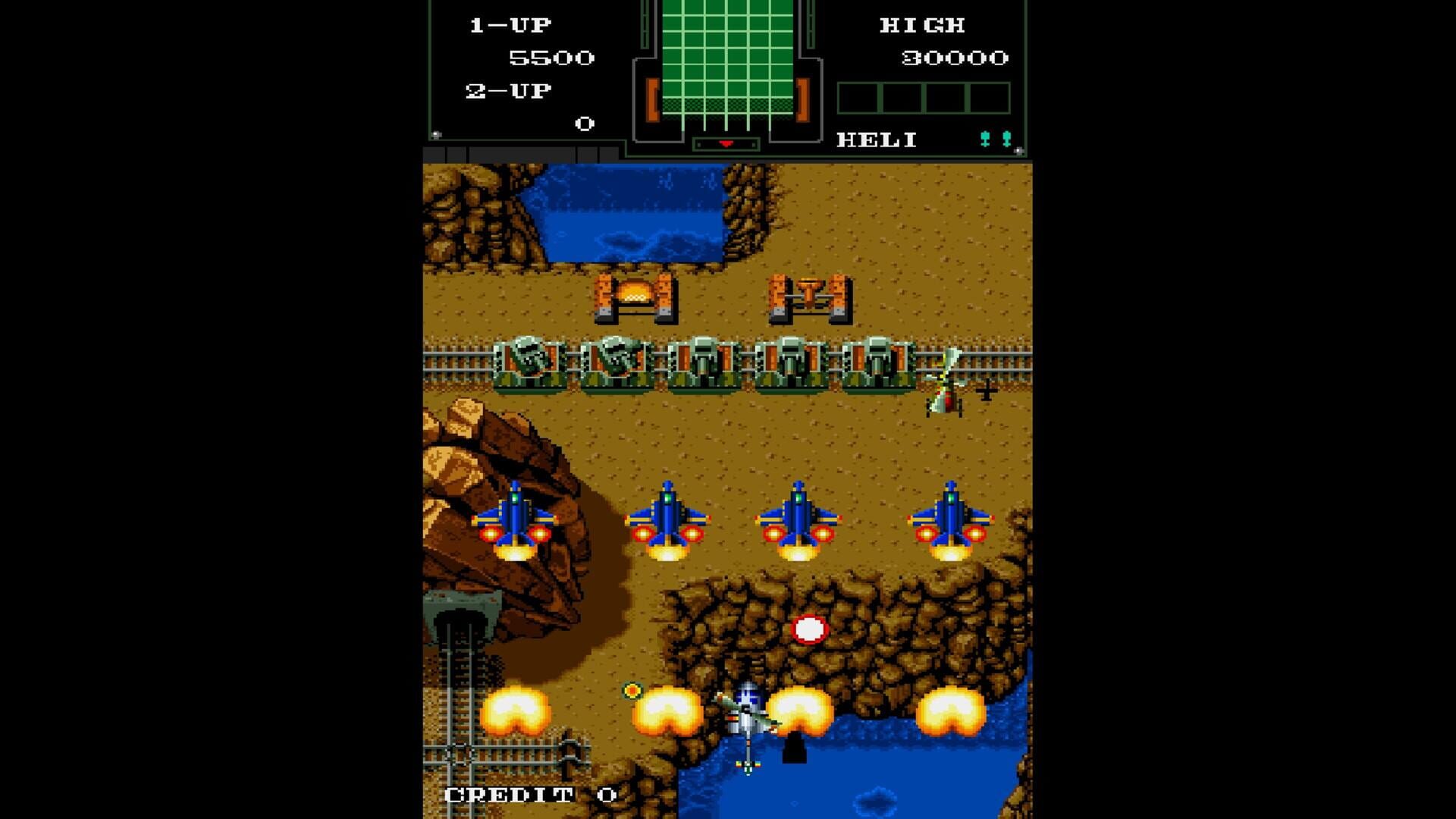Select the last empty bomb slot box

pos(990,97)
